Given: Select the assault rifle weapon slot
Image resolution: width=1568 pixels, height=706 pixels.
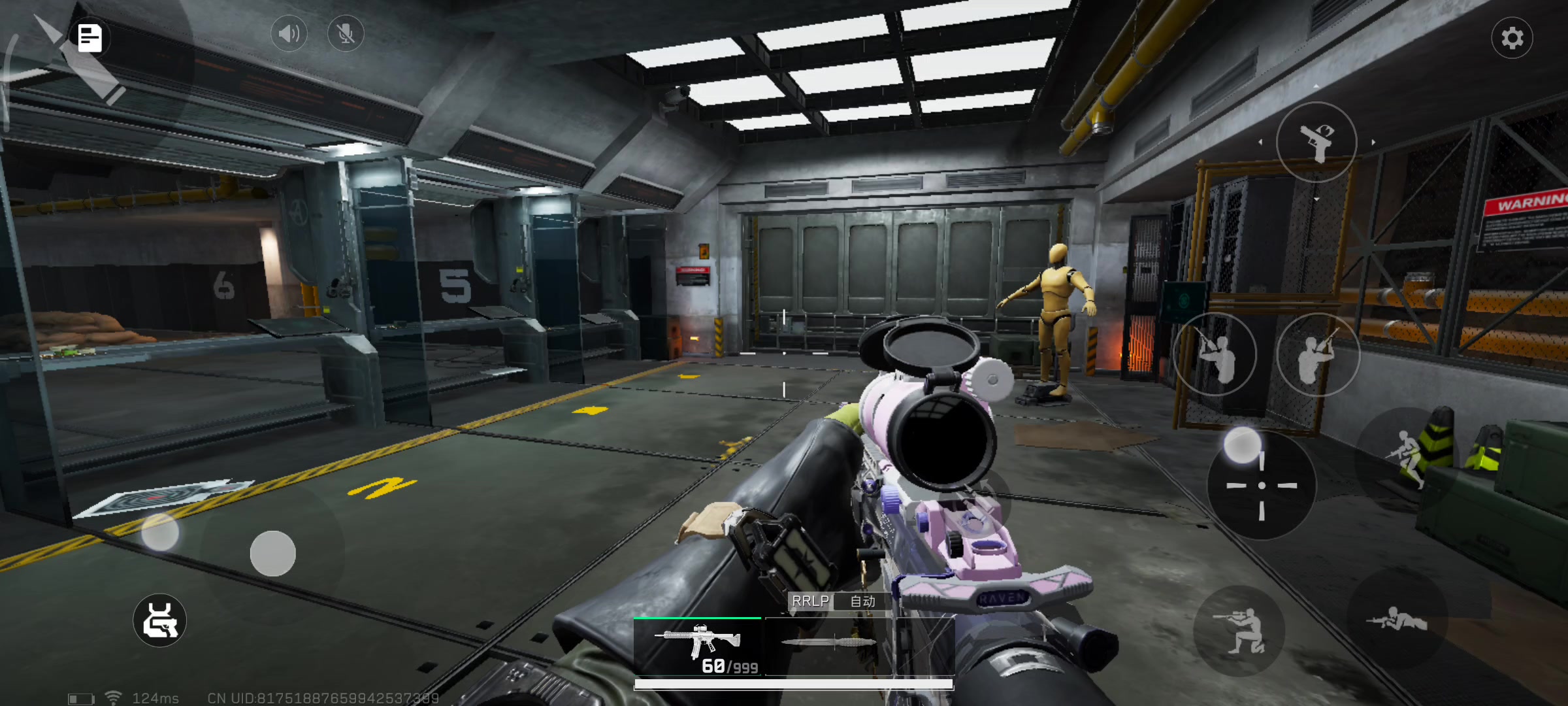Looking at the screenshot, I should pos(698,646).
